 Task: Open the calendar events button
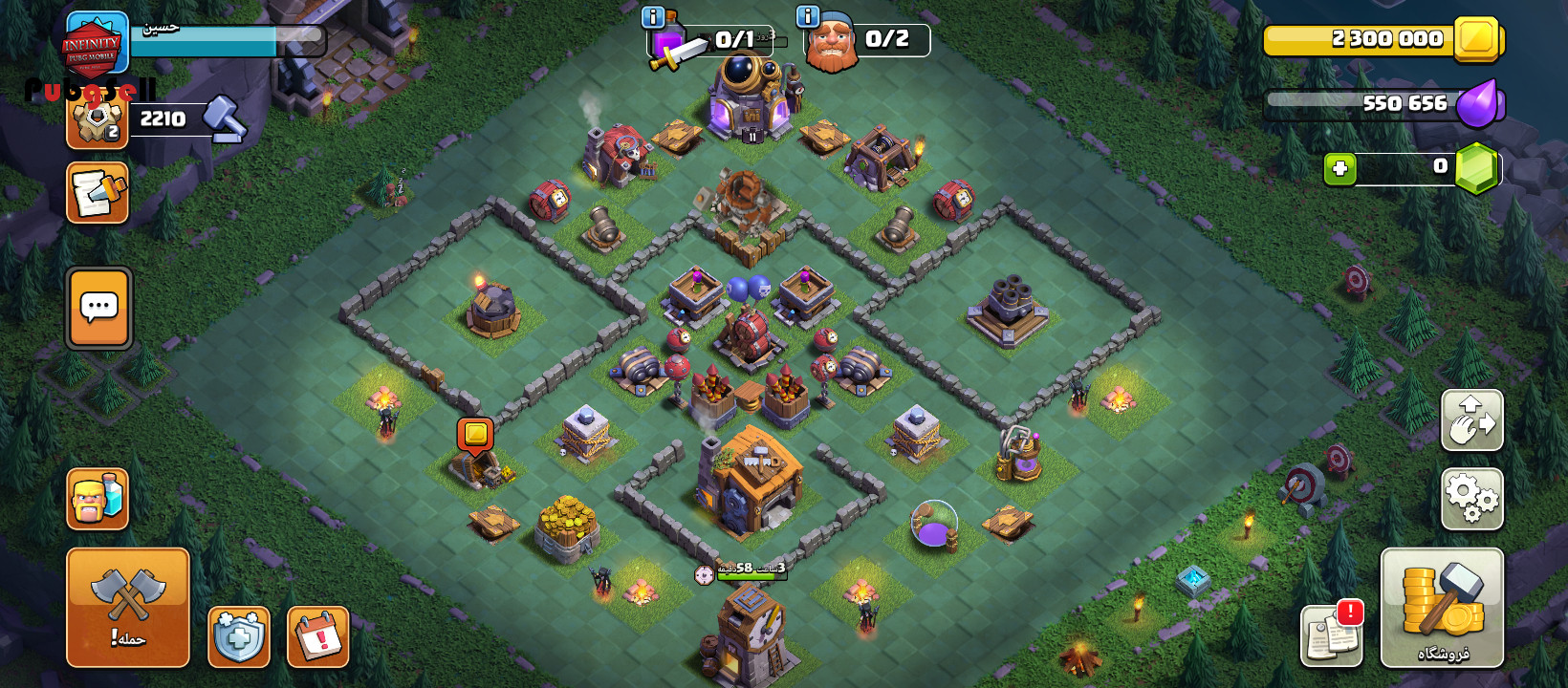click(x=317, y=636)
